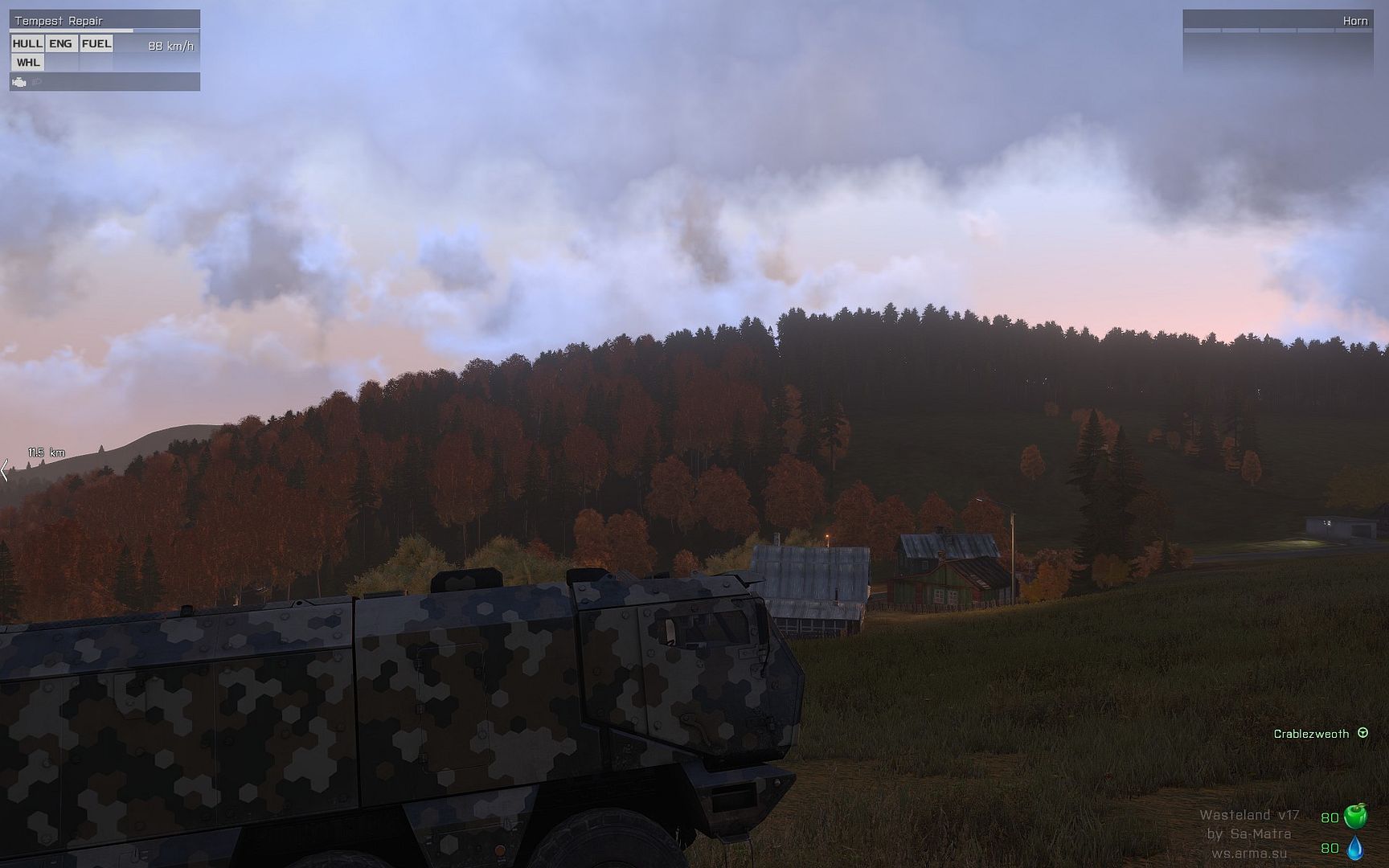Click the green apple hunger icon
The height and width of the screenshot is (868, 1389).
(x=1355, y=817)
